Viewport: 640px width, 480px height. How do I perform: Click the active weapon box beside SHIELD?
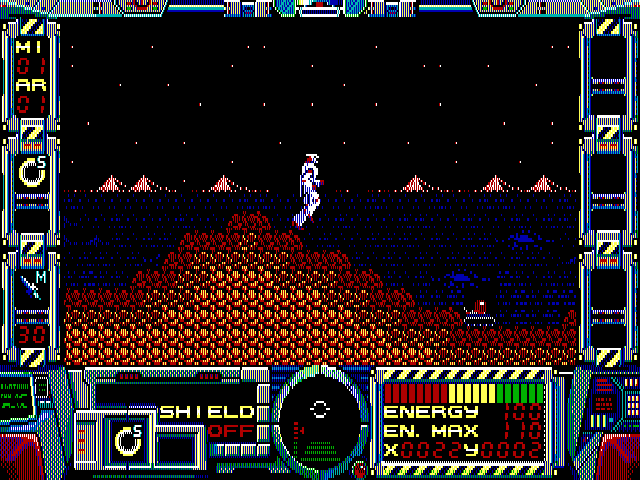[128, 438]
